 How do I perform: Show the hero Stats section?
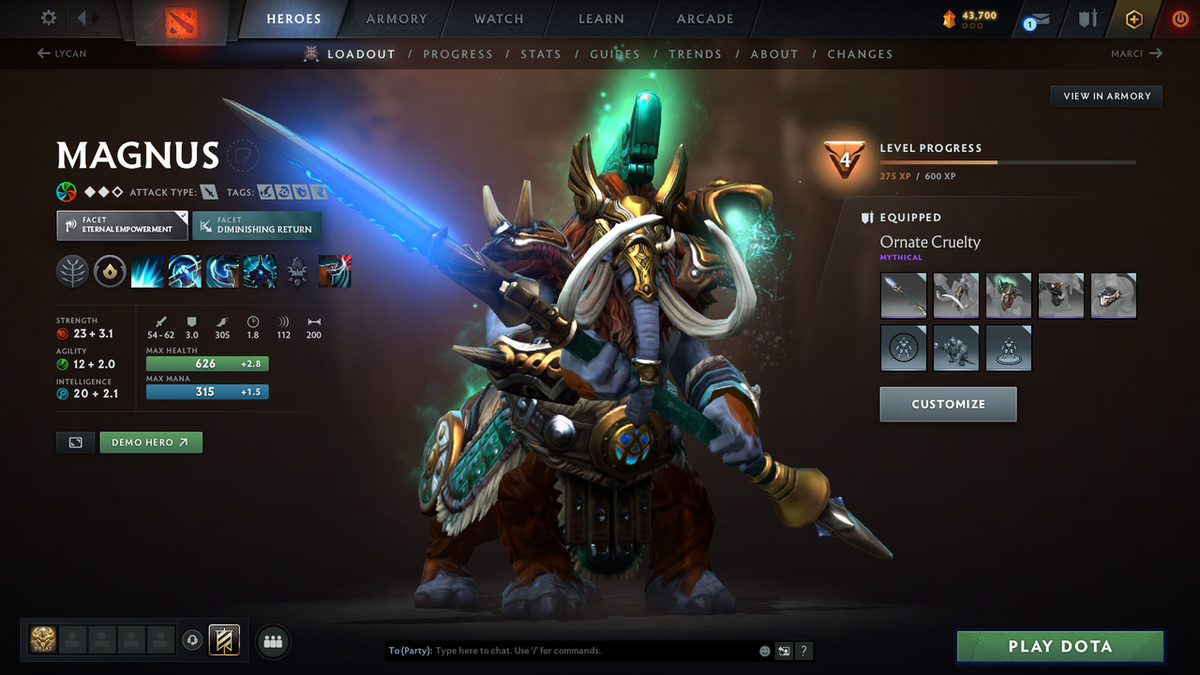(x=541, y=54)
